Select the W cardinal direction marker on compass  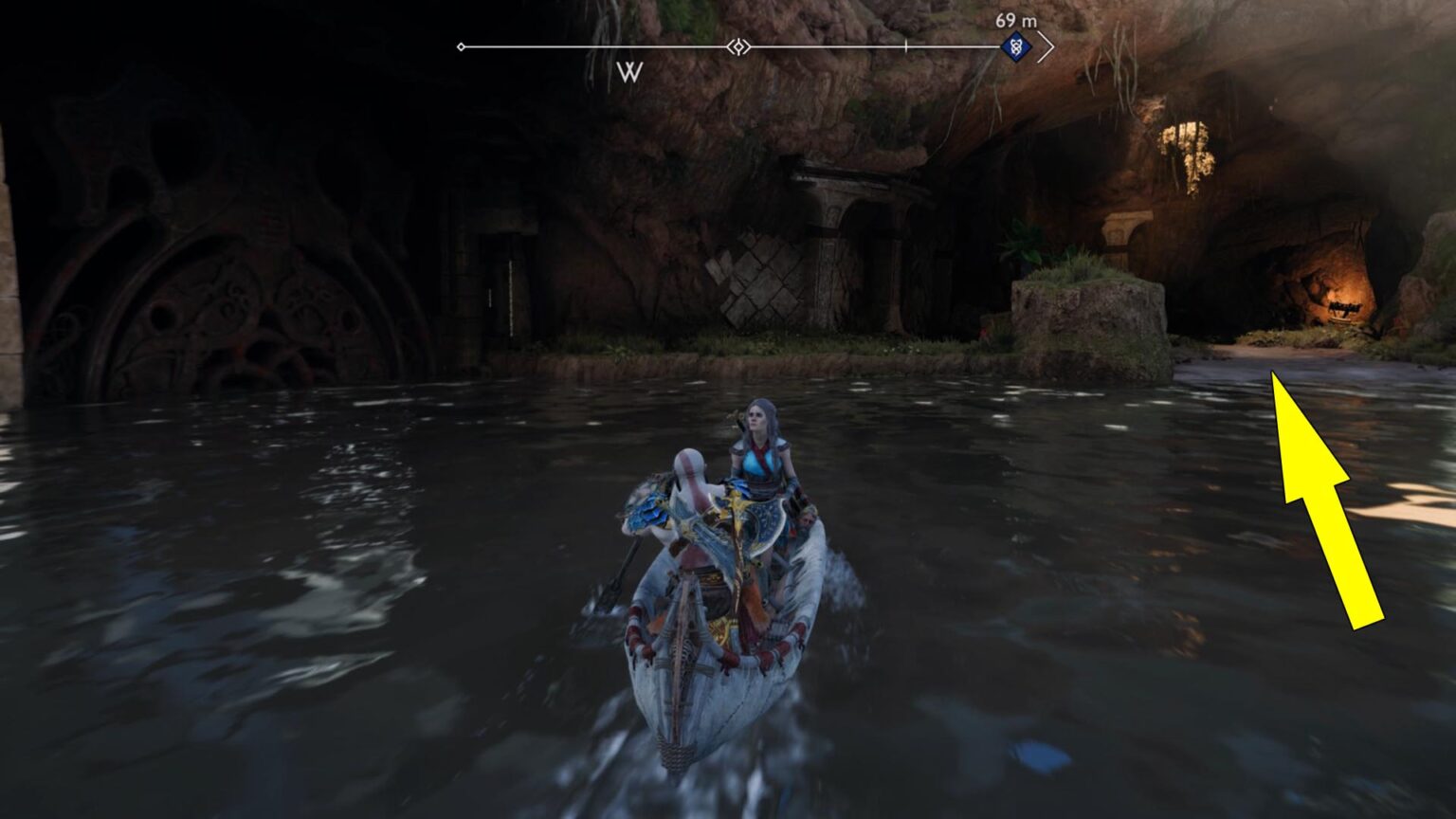629,70
